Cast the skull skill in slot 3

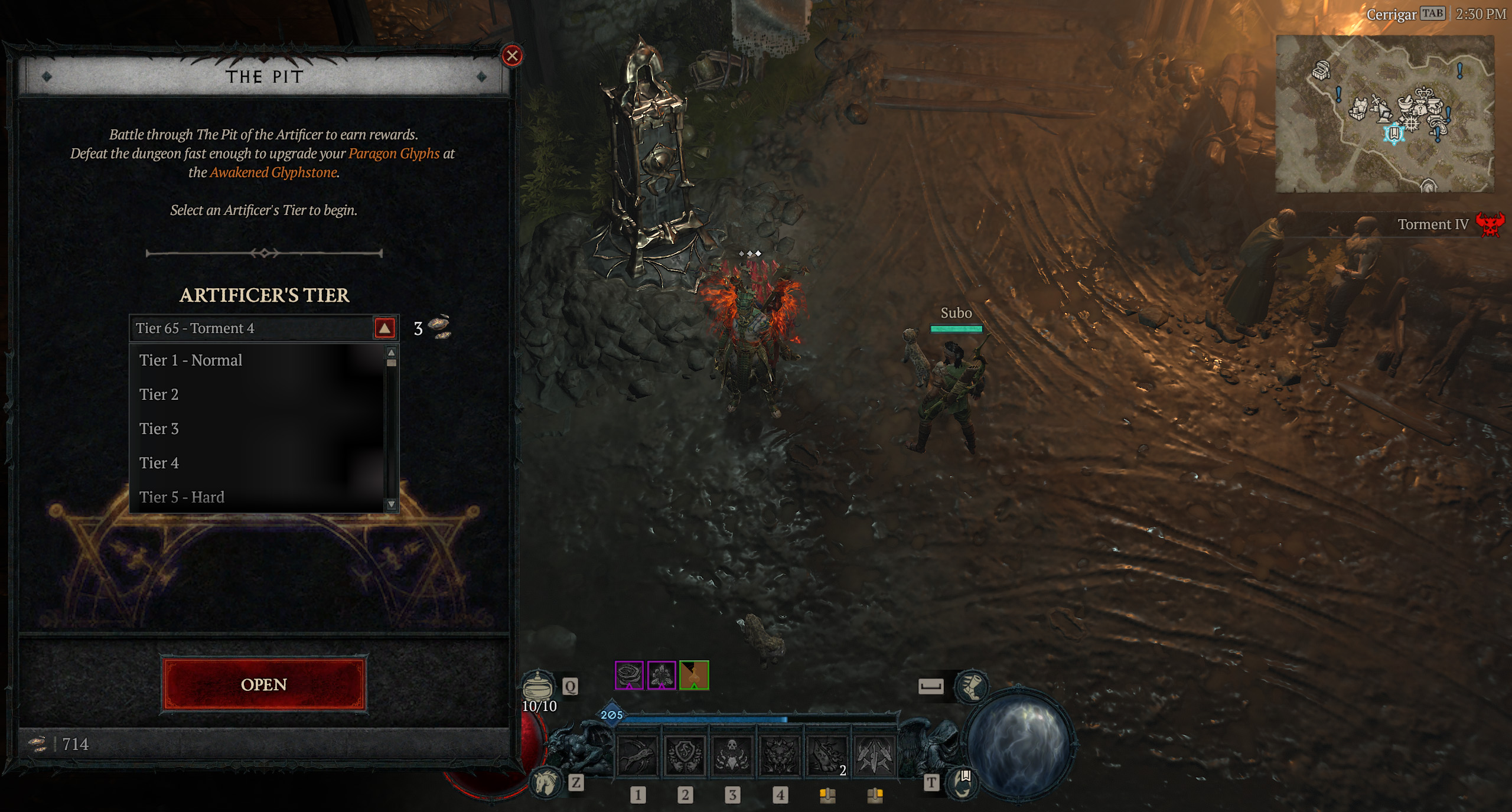(x=732, y=756)
